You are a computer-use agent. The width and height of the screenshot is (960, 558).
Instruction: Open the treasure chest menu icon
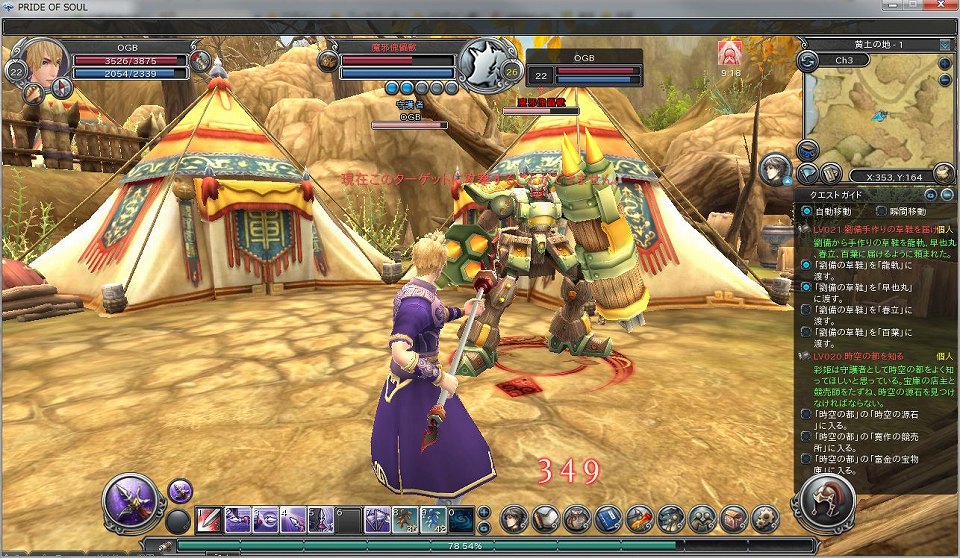pyautogui.click(x=733, y=519)
